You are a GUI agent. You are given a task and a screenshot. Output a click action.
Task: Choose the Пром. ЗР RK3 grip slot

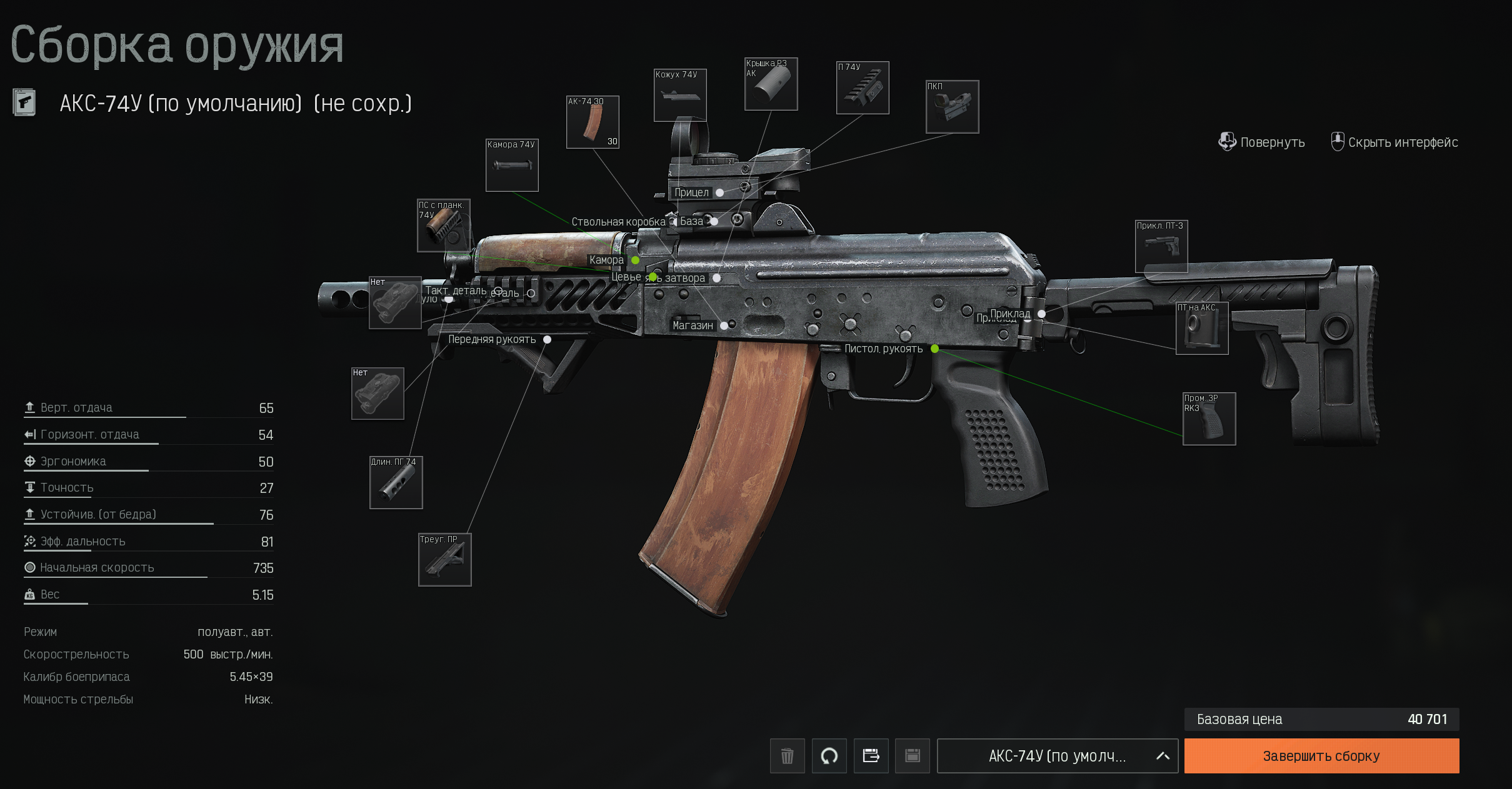coord(1209,419)
